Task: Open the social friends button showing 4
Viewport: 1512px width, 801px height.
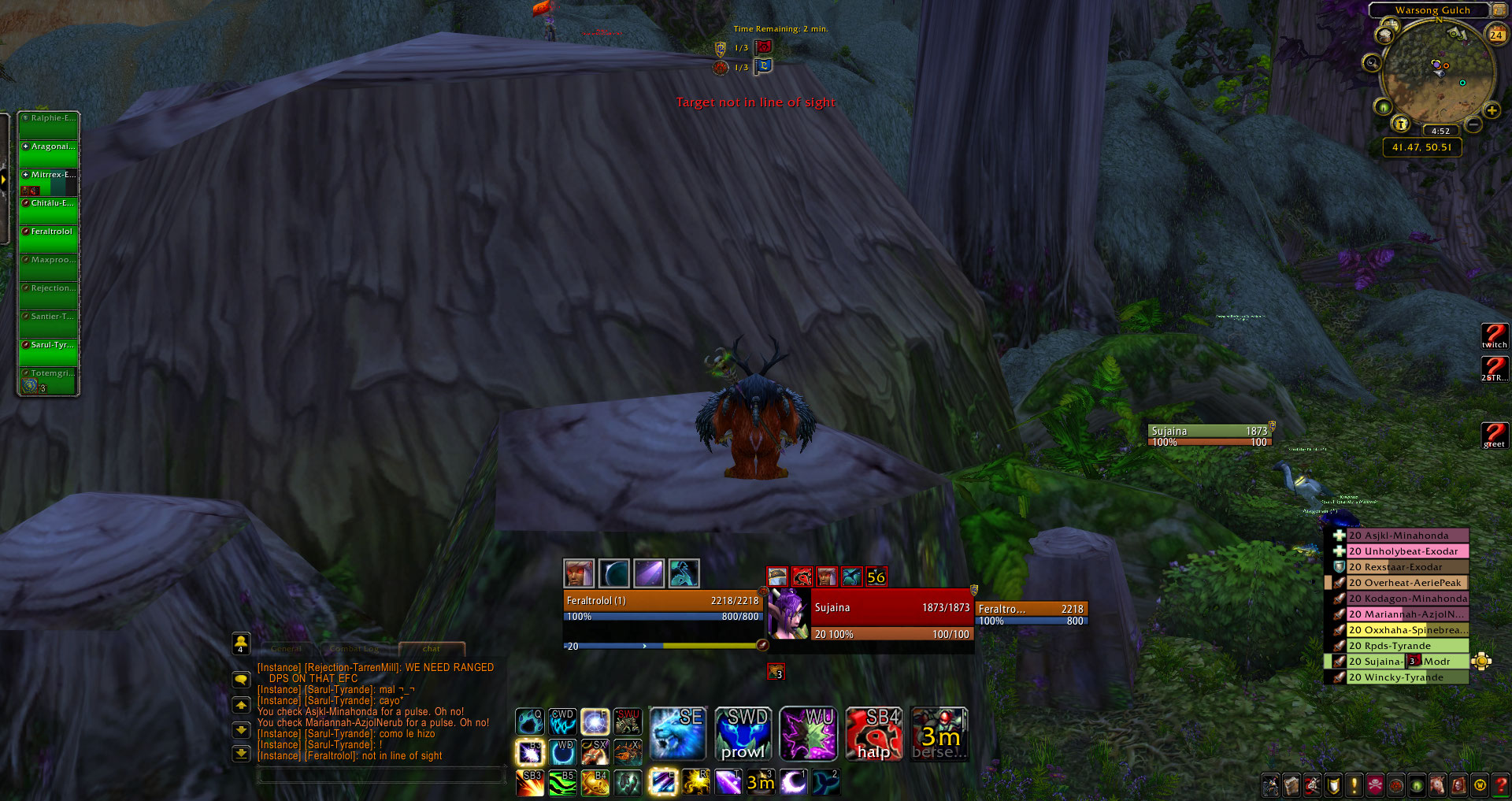Action: 241,643
